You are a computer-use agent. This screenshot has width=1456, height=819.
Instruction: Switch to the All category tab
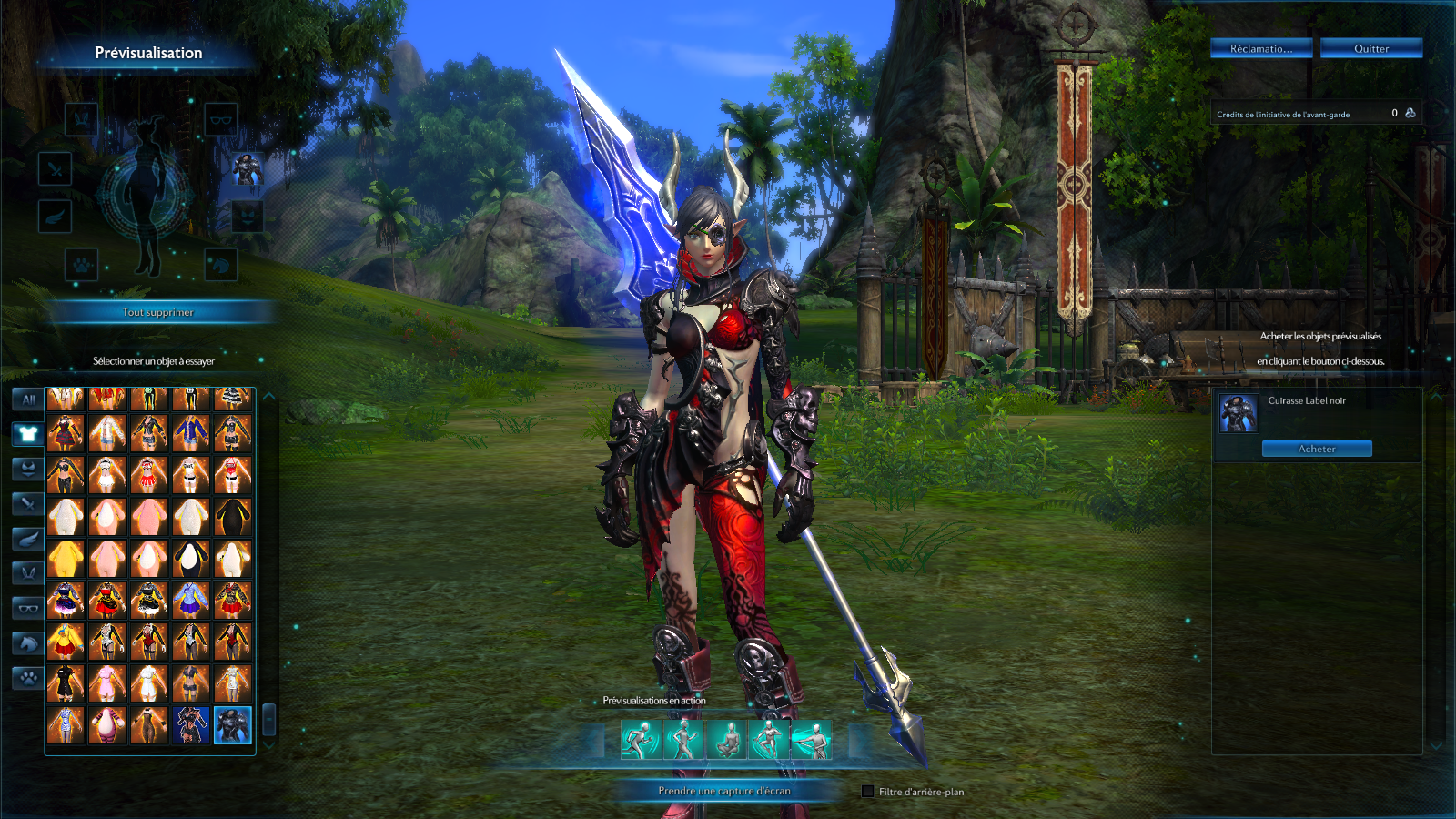(28, 399)
